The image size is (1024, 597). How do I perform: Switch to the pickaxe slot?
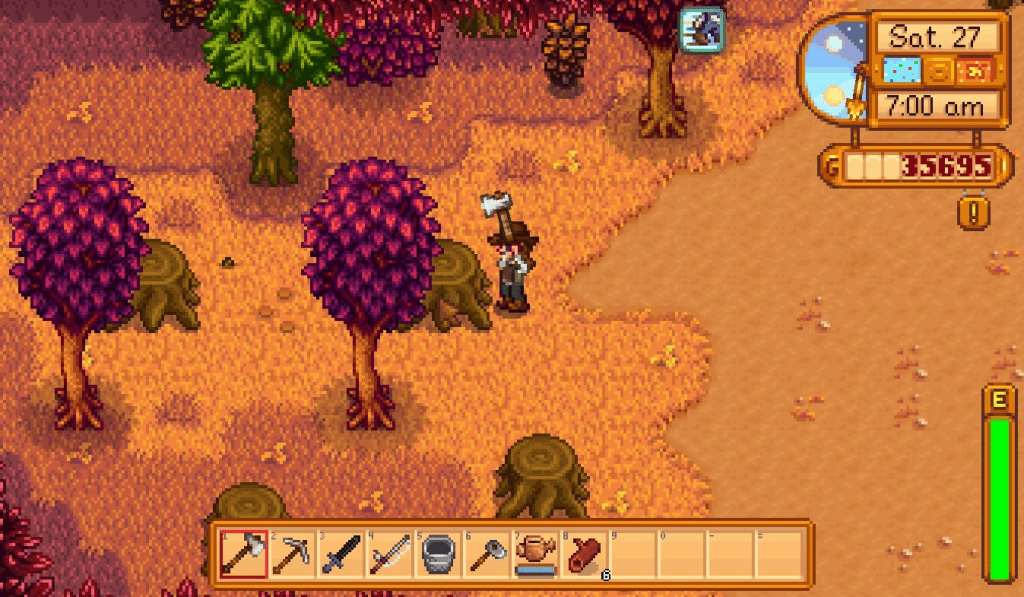click(x=294, y=553)
